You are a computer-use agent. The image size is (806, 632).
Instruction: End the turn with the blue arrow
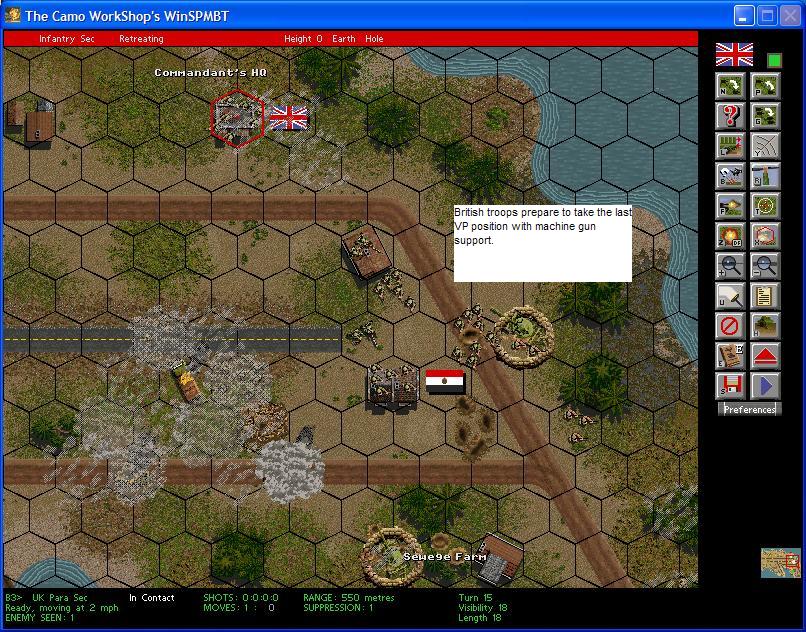[x=765, y=386]
